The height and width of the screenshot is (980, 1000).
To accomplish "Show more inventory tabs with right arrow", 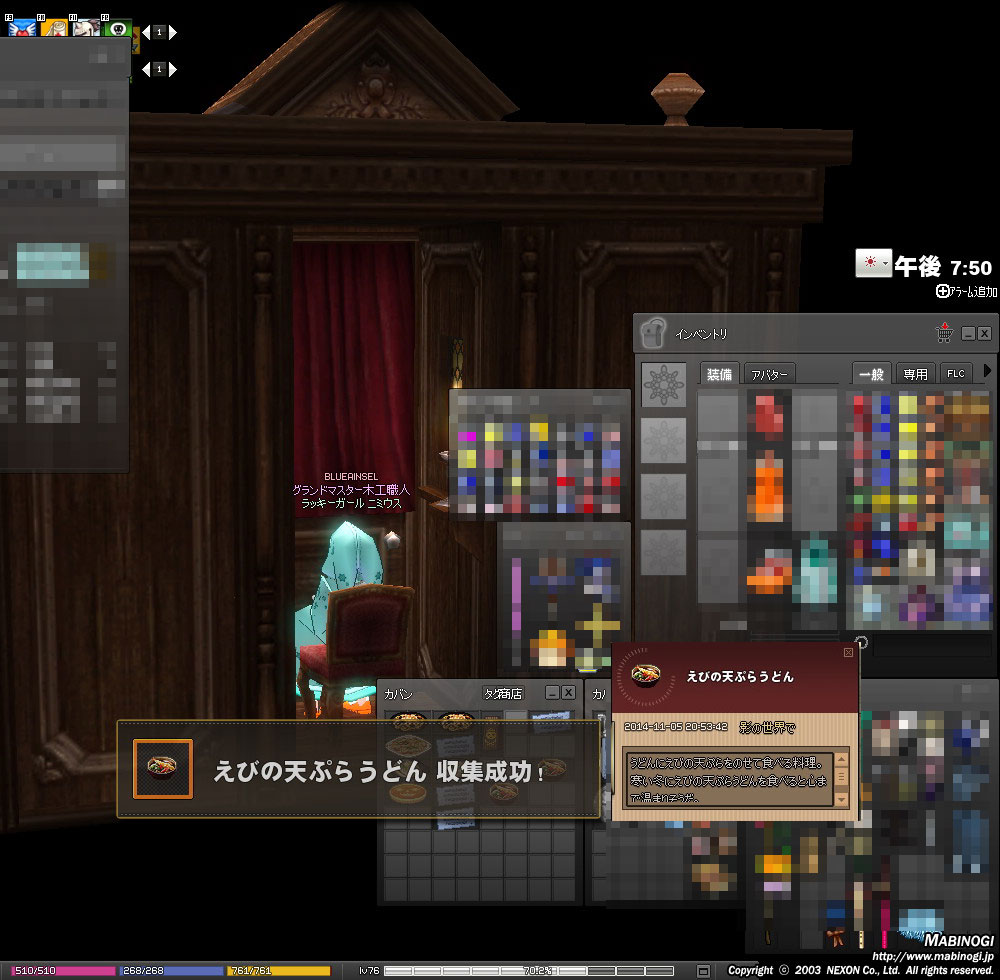I will [x=988, y=371].
